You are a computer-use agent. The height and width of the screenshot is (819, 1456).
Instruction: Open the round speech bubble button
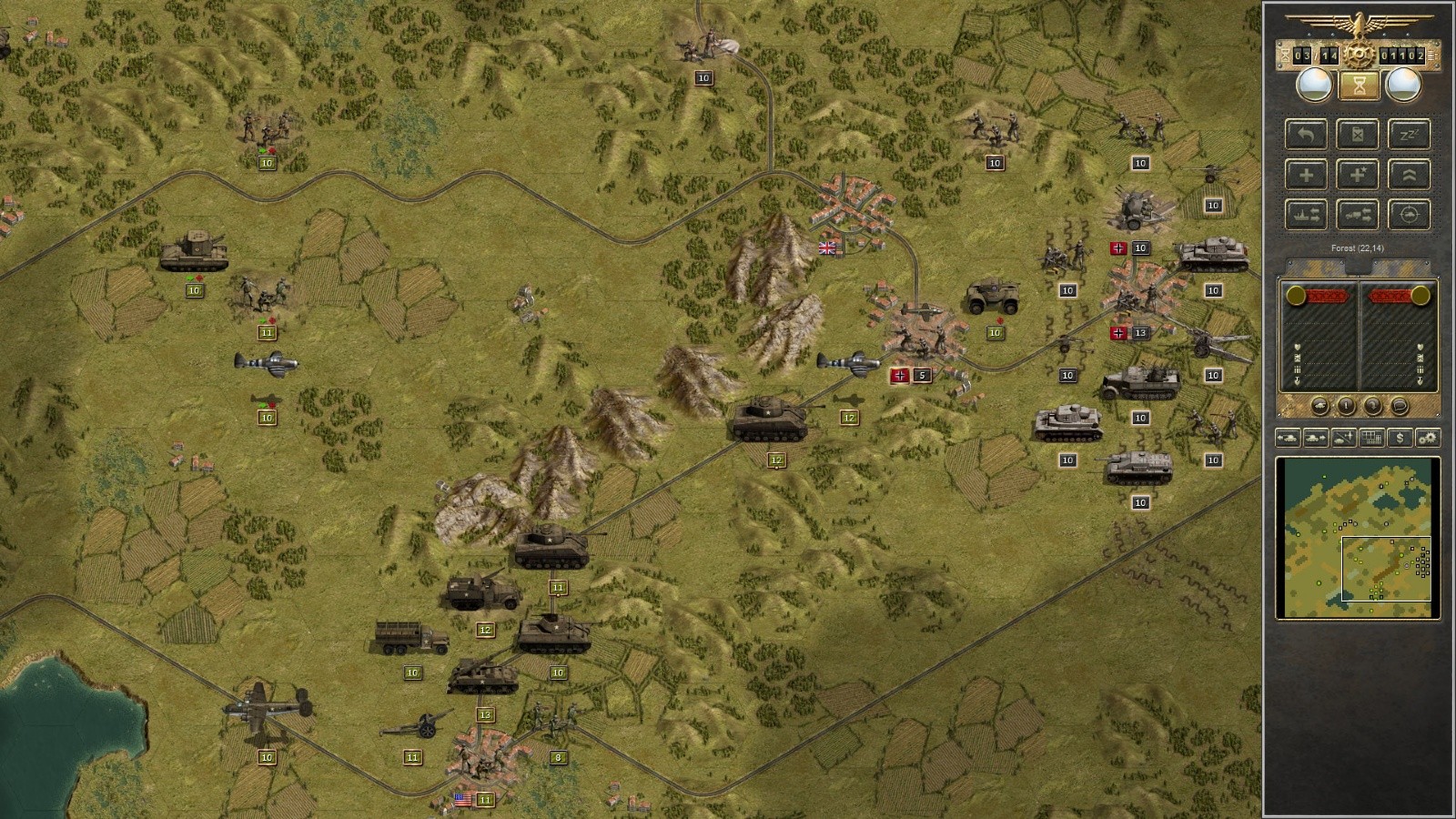click(x=1400, y=406)
